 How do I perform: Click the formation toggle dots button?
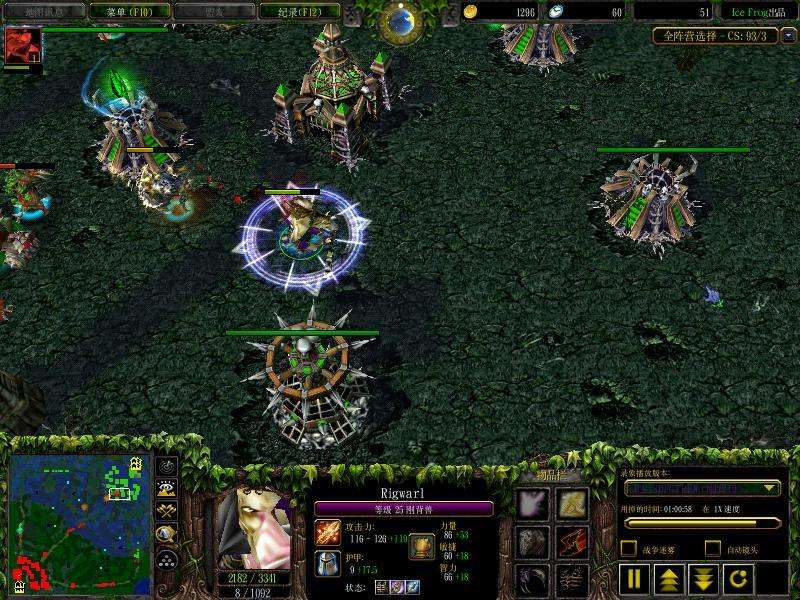167,559
